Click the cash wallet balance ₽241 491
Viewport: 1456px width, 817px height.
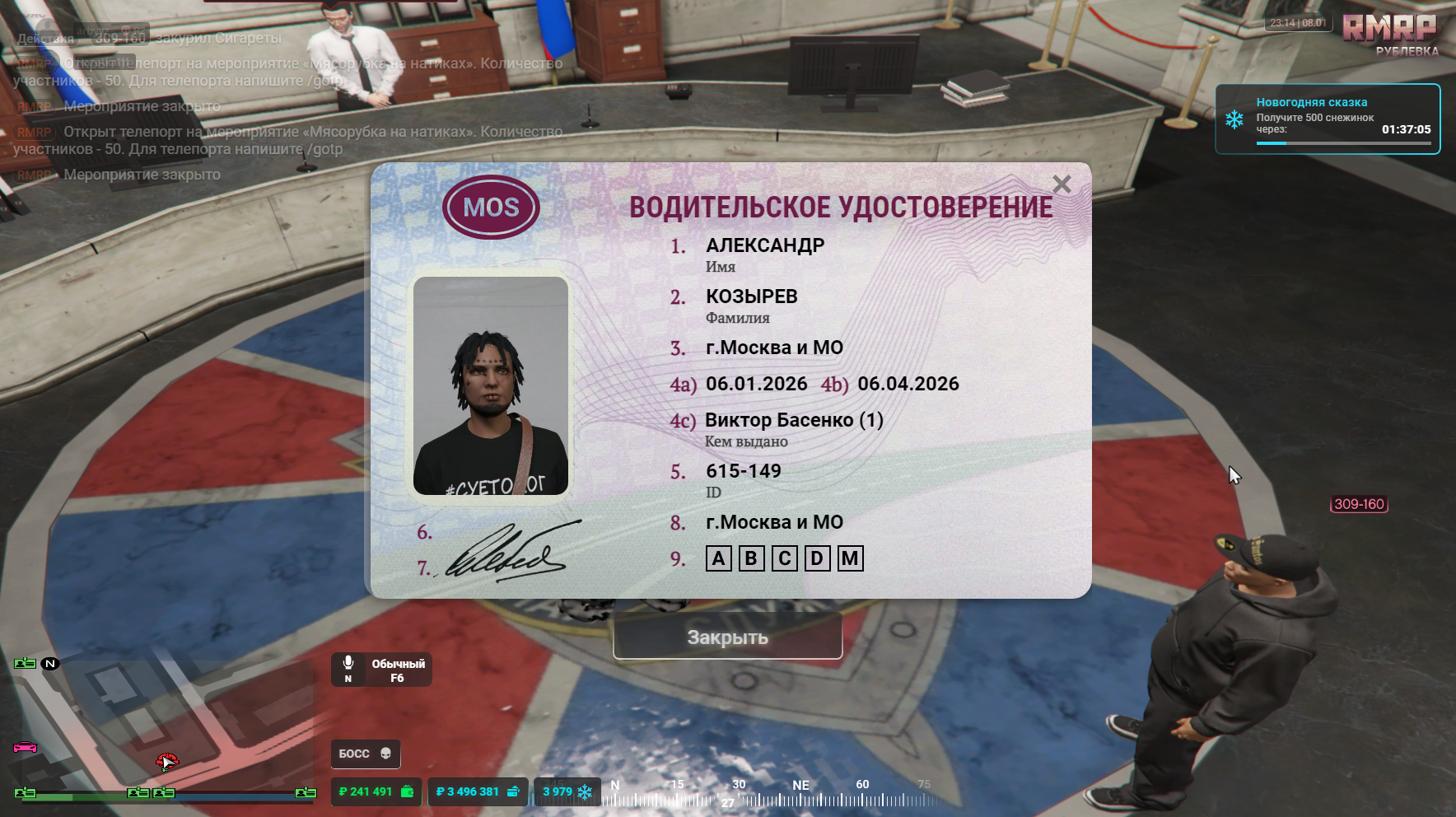376,791
